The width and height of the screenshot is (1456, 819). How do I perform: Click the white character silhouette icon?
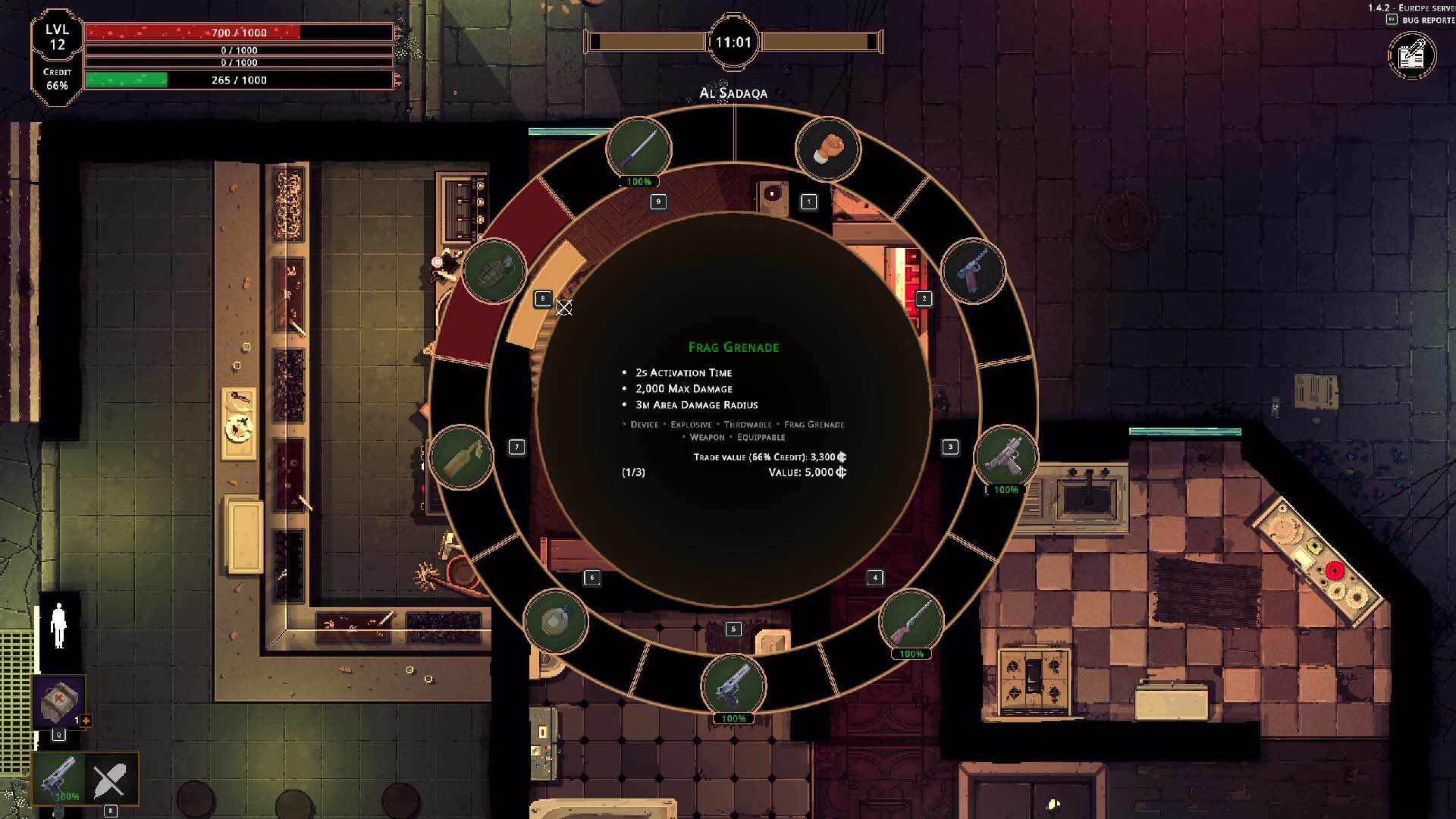click(58, 626)
